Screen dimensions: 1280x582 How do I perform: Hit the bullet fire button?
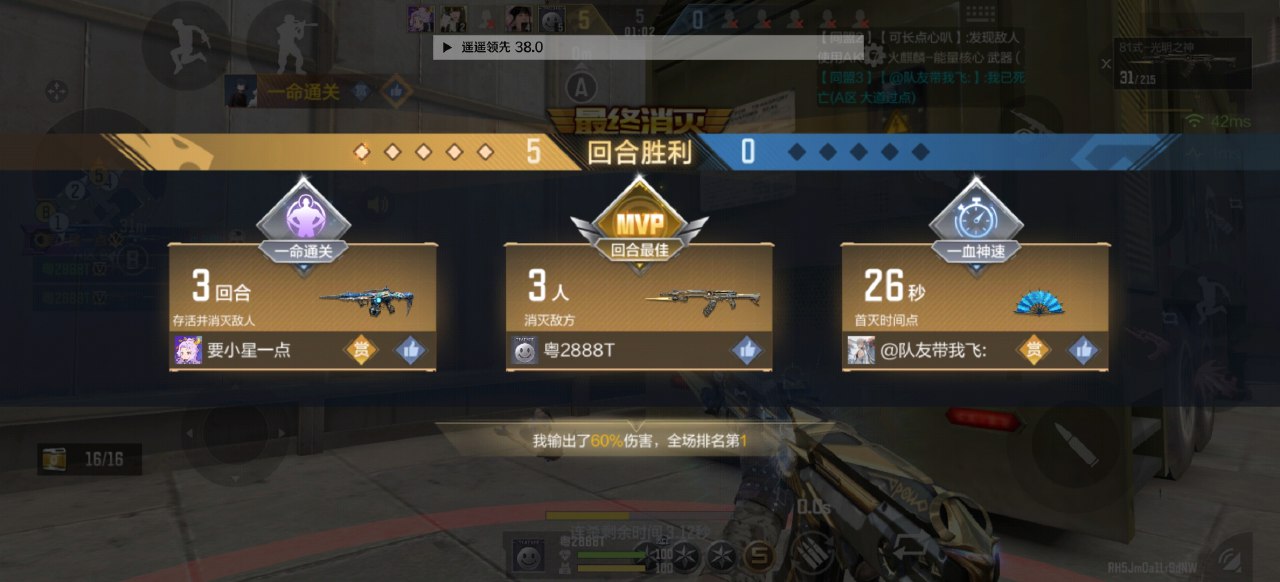pos(1077,445)
